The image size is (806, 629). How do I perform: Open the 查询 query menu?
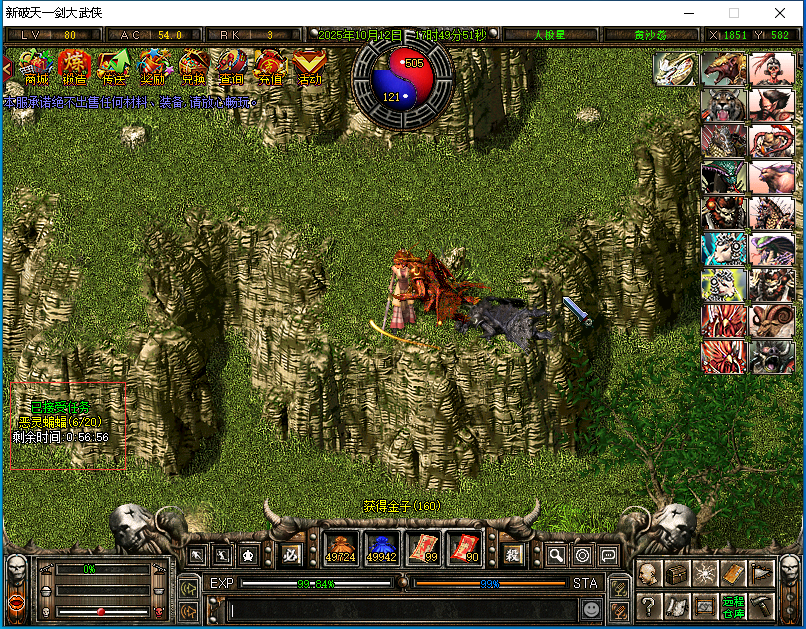click(232, 68)
